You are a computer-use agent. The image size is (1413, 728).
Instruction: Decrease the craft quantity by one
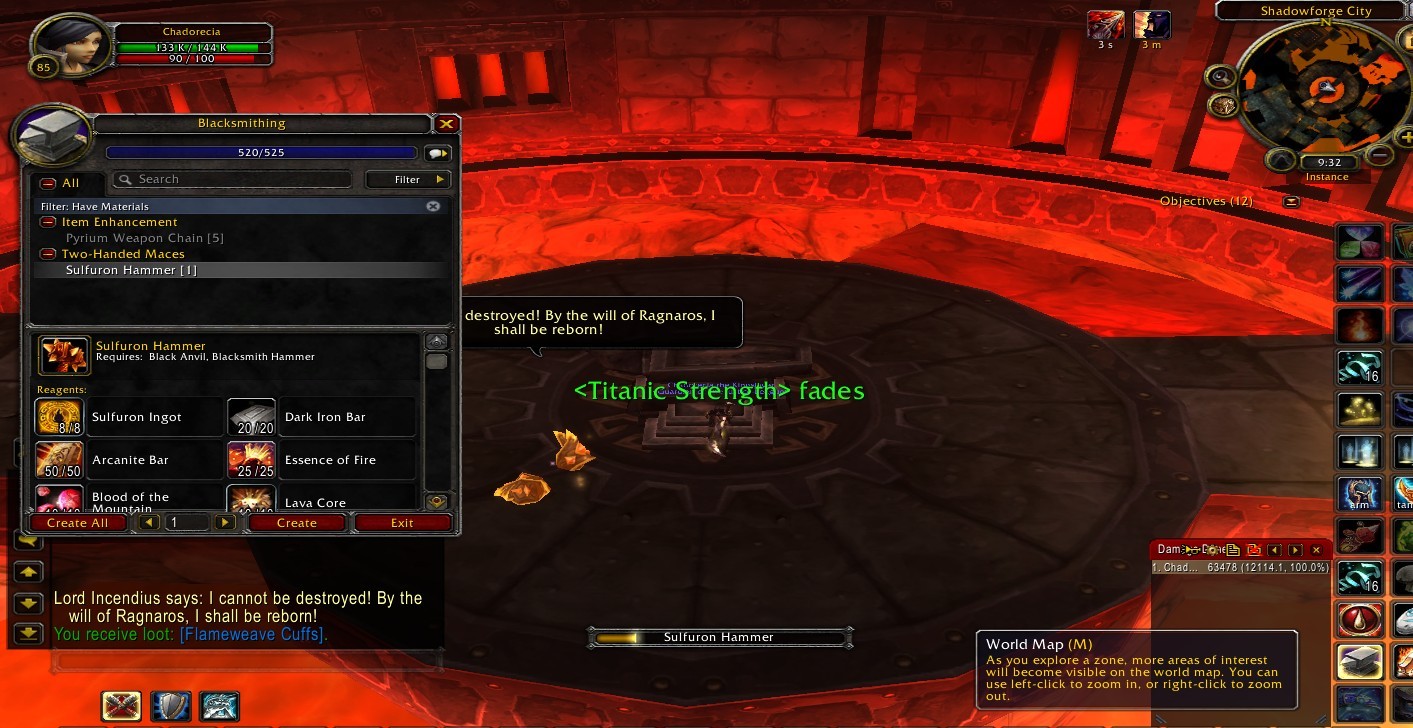[149, 522]
